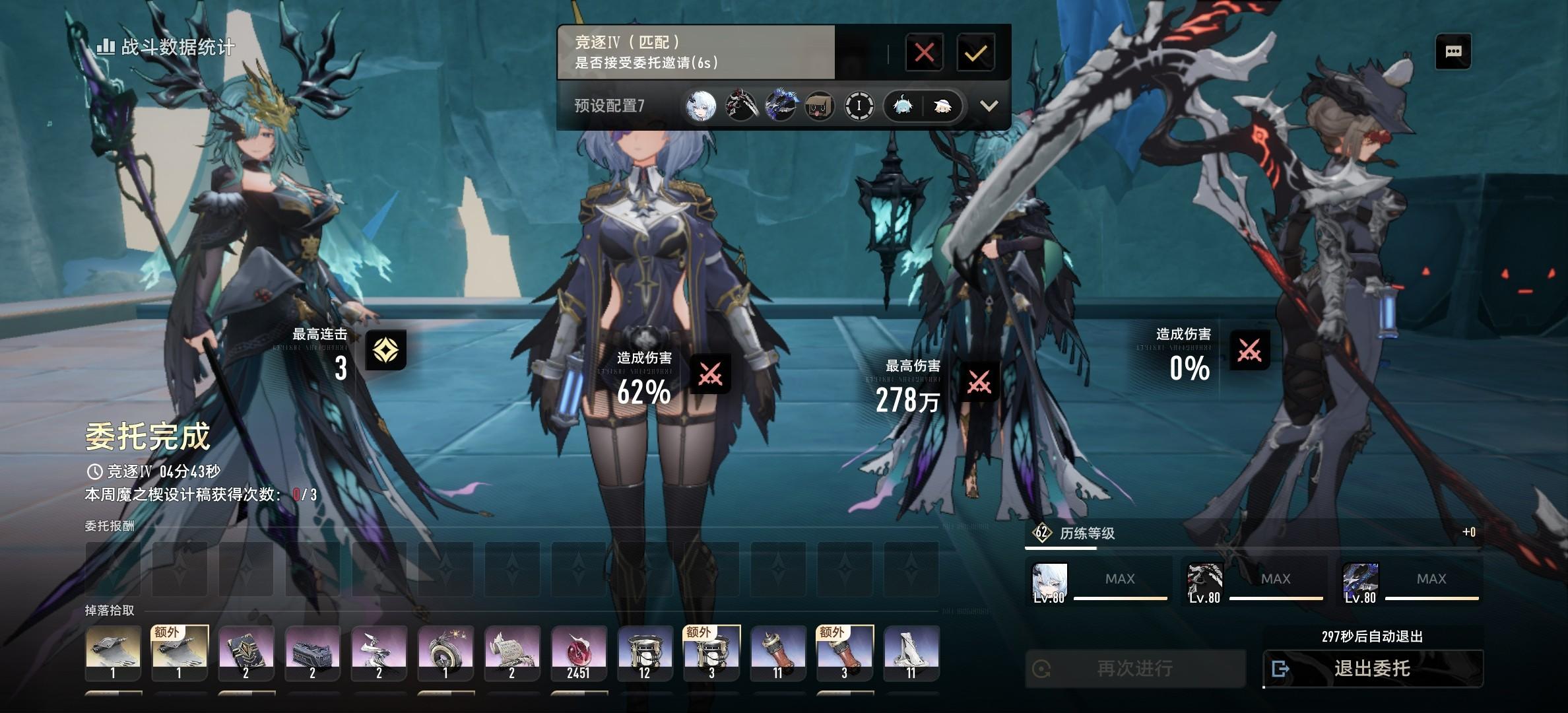Expand the preset loadout 7 dropdown arrow
Screen dimensions: 1568x713
click(989, 106)
